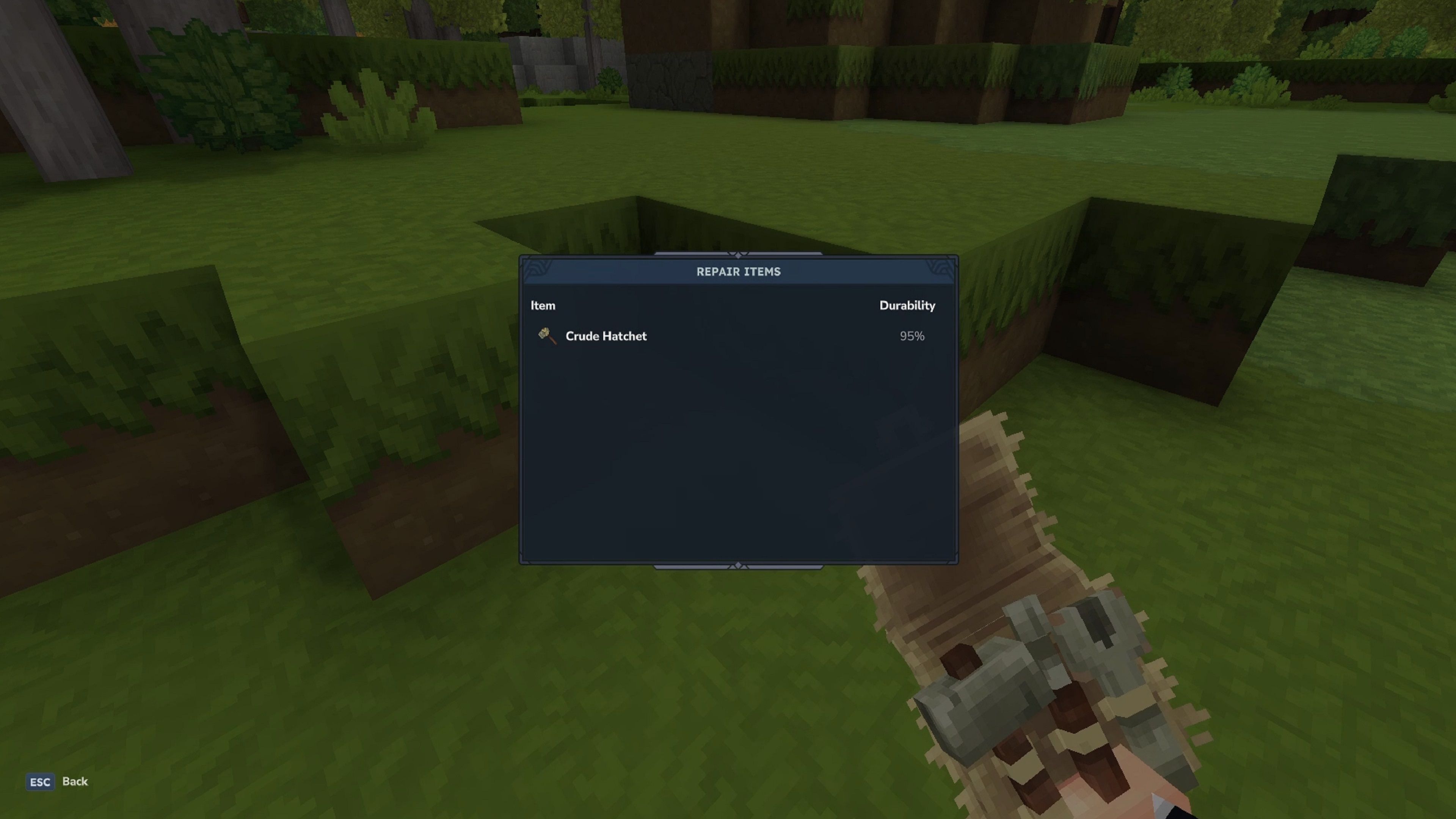Screen dimensions: 1456x819
Task: Click the 95% durability value to toggle repair
Action: click(912, 336)
